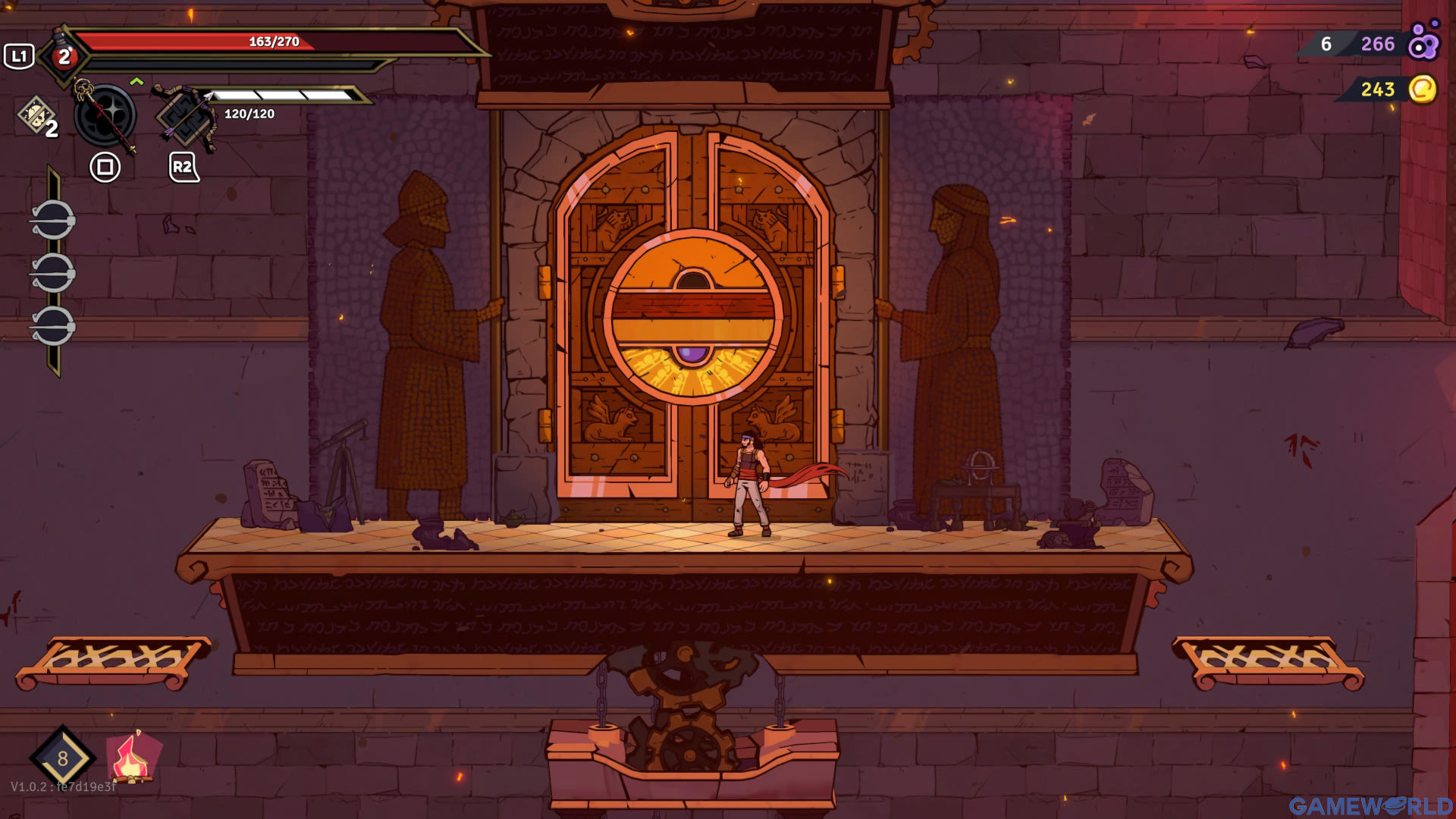1456x819 pixels.
Task: Click the purple spirit orbs currency icon
Action: point(1423,42)
